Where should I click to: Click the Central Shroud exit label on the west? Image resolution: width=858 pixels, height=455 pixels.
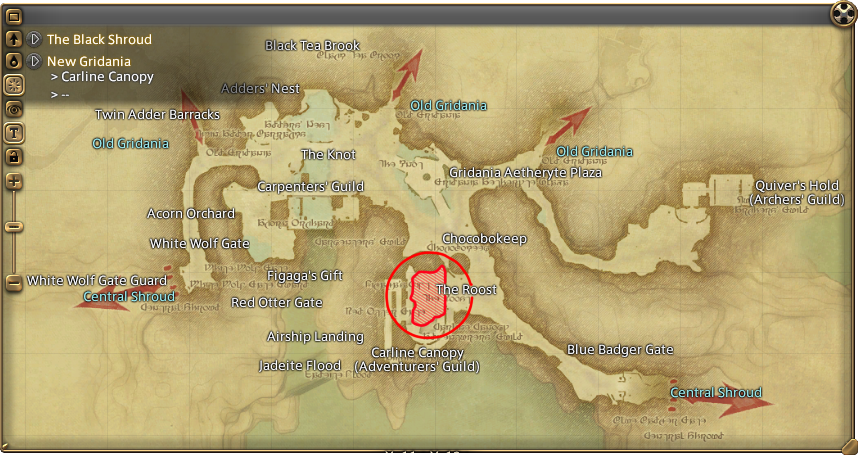pos(128,297)
